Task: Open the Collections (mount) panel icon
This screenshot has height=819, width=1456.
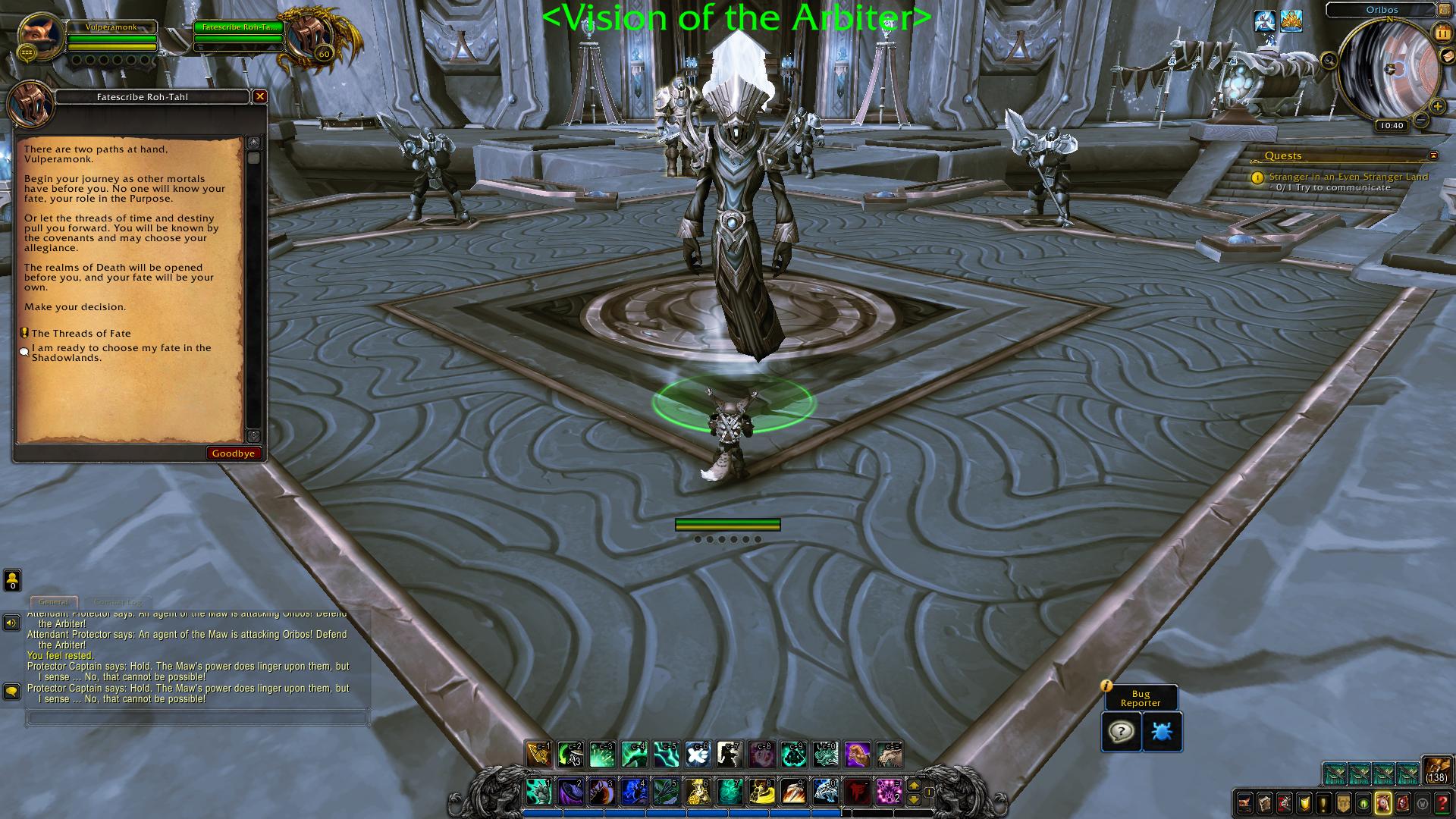Action: [x=1382, y=802]
